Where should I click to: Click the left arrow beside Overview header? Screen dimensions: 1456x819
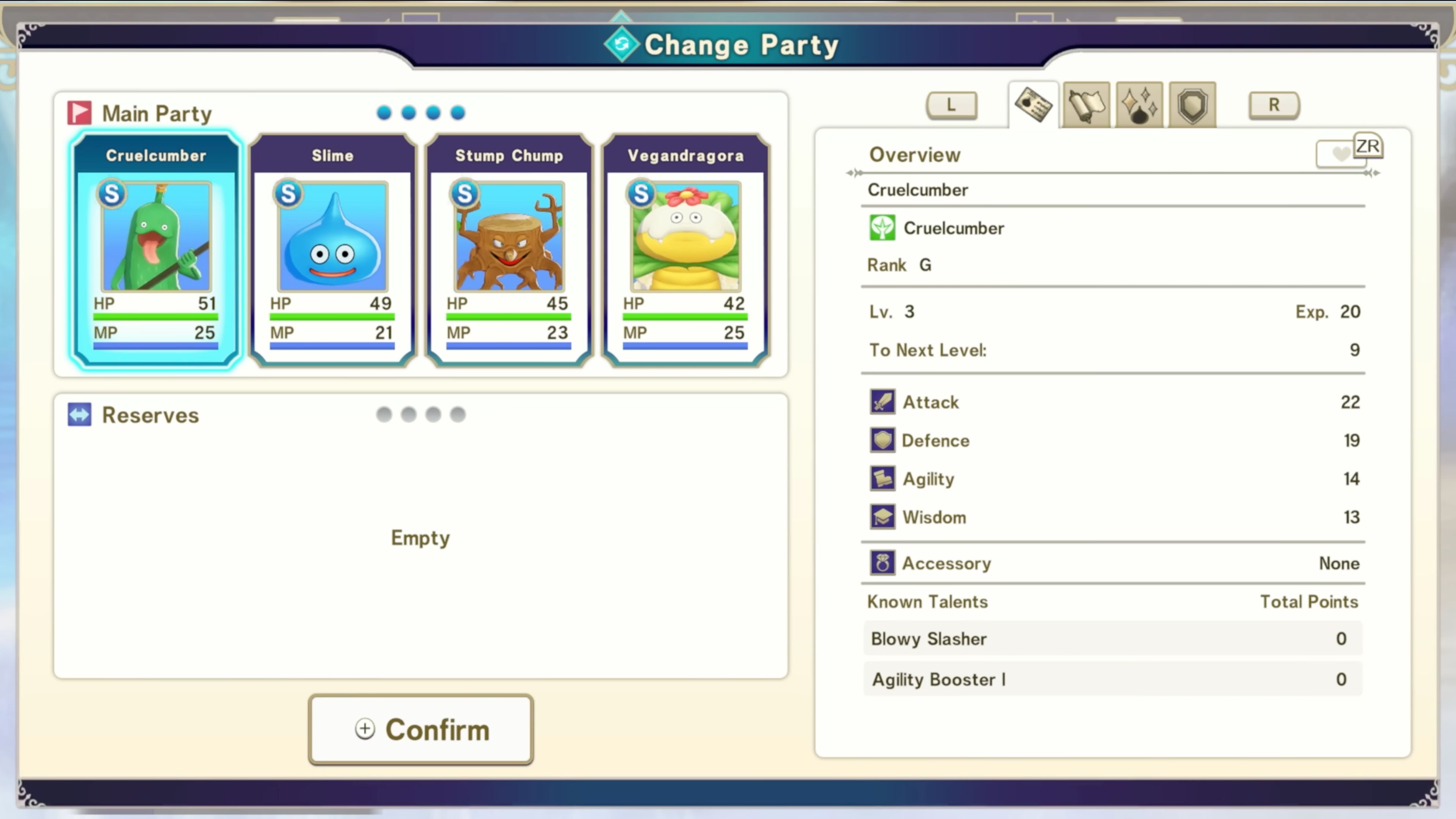[x=854, y=173]
